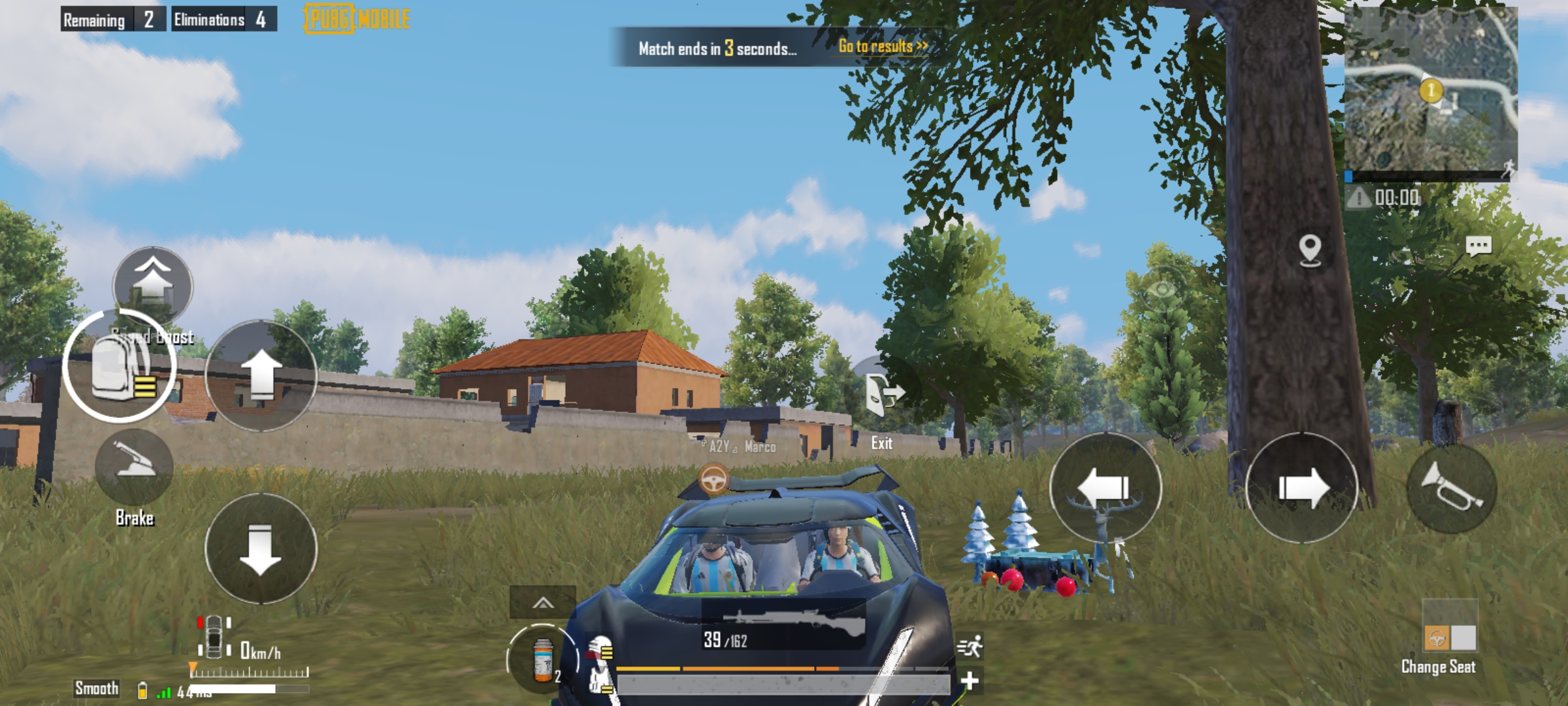
Task: Open the minimap
Action: pyautogui.click(x=1431, y=90)
